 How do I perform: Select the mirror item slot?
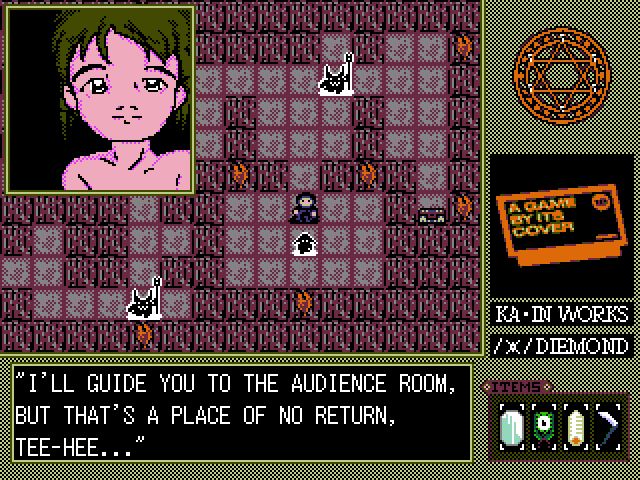[512, 426]
